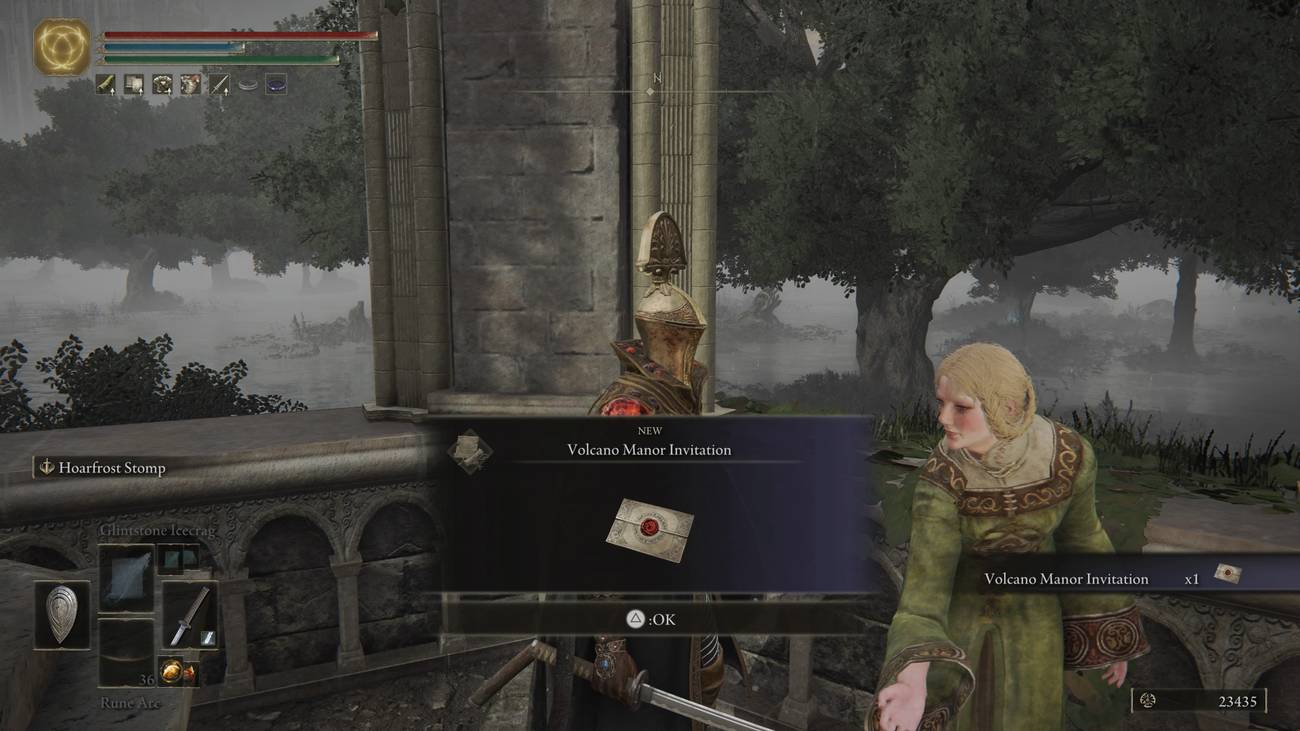Image resolution: width=1300 pixels, height=731 pixels.
Task: Click the white ring buff icon
Action: (248, 83)
